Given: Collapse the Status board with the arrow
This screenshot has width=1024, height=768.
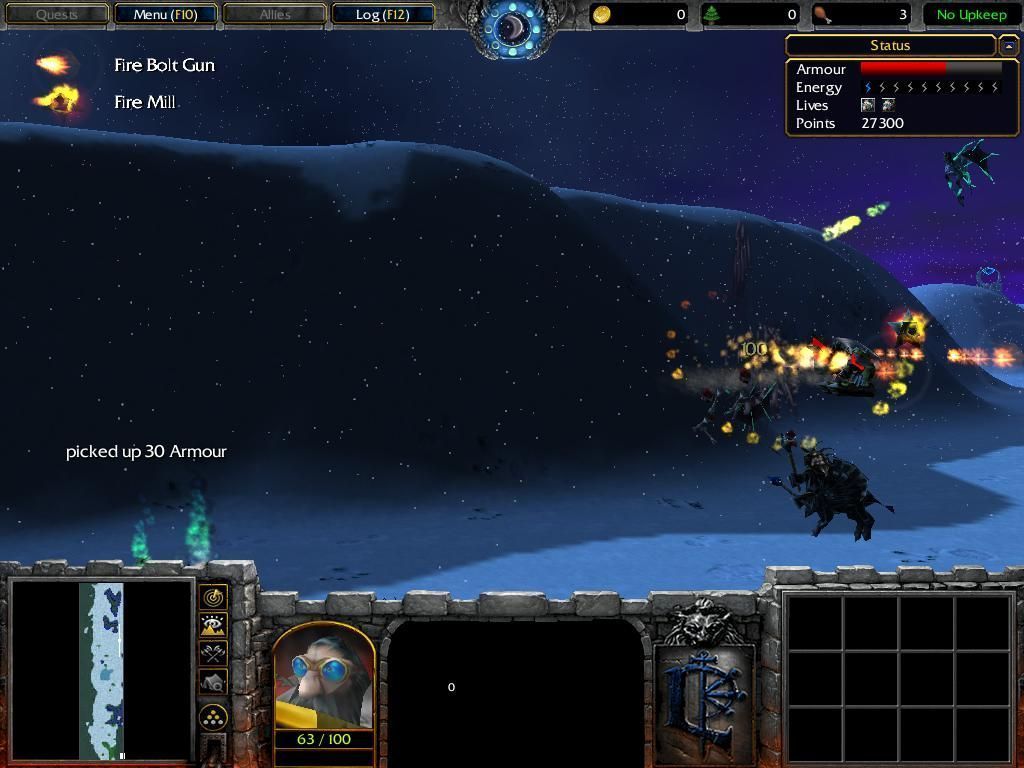Looking at the screenshot, I should tap(1008, 46).
